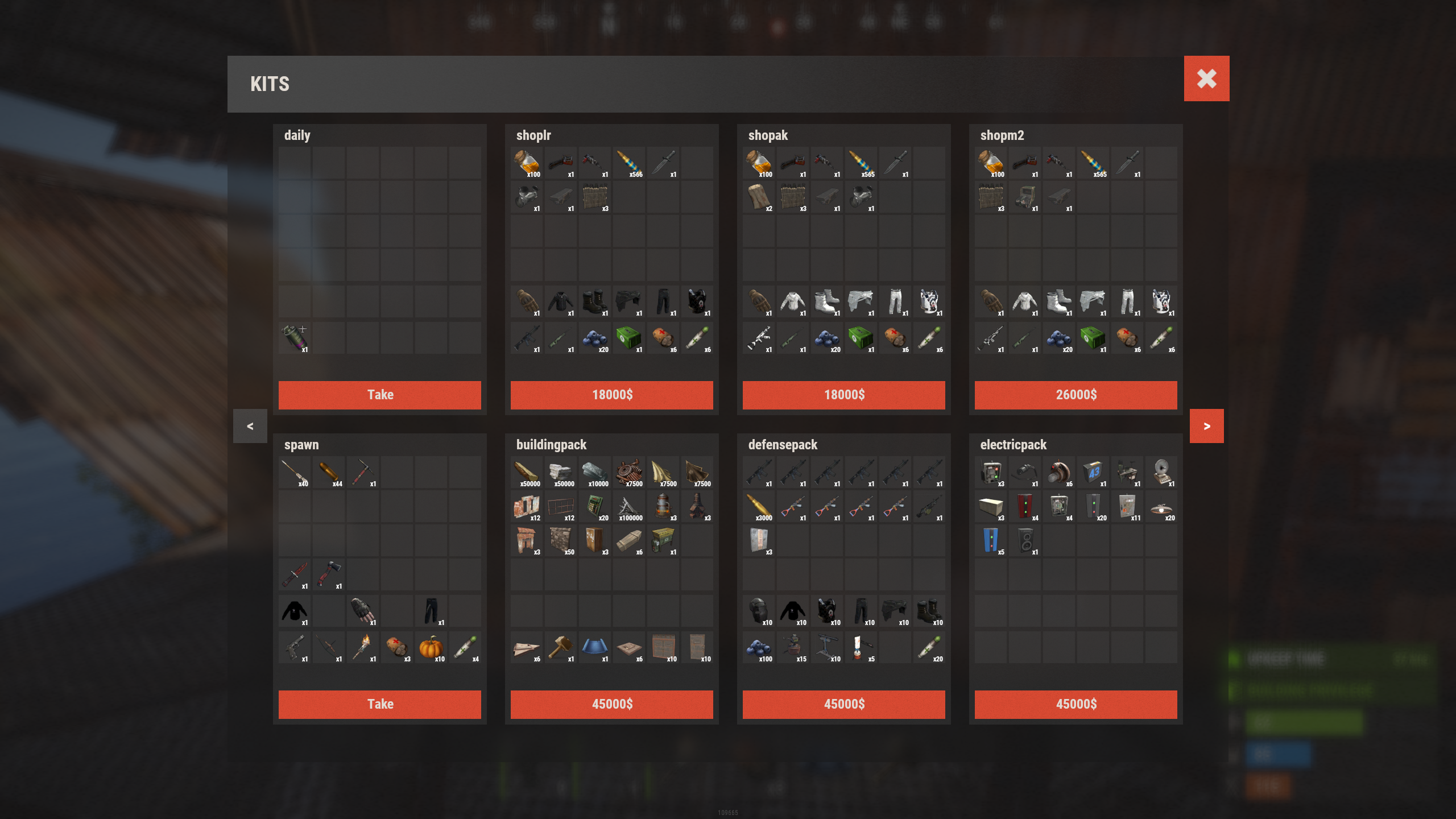Purchase the buildingpack kit

pos(611,704)
